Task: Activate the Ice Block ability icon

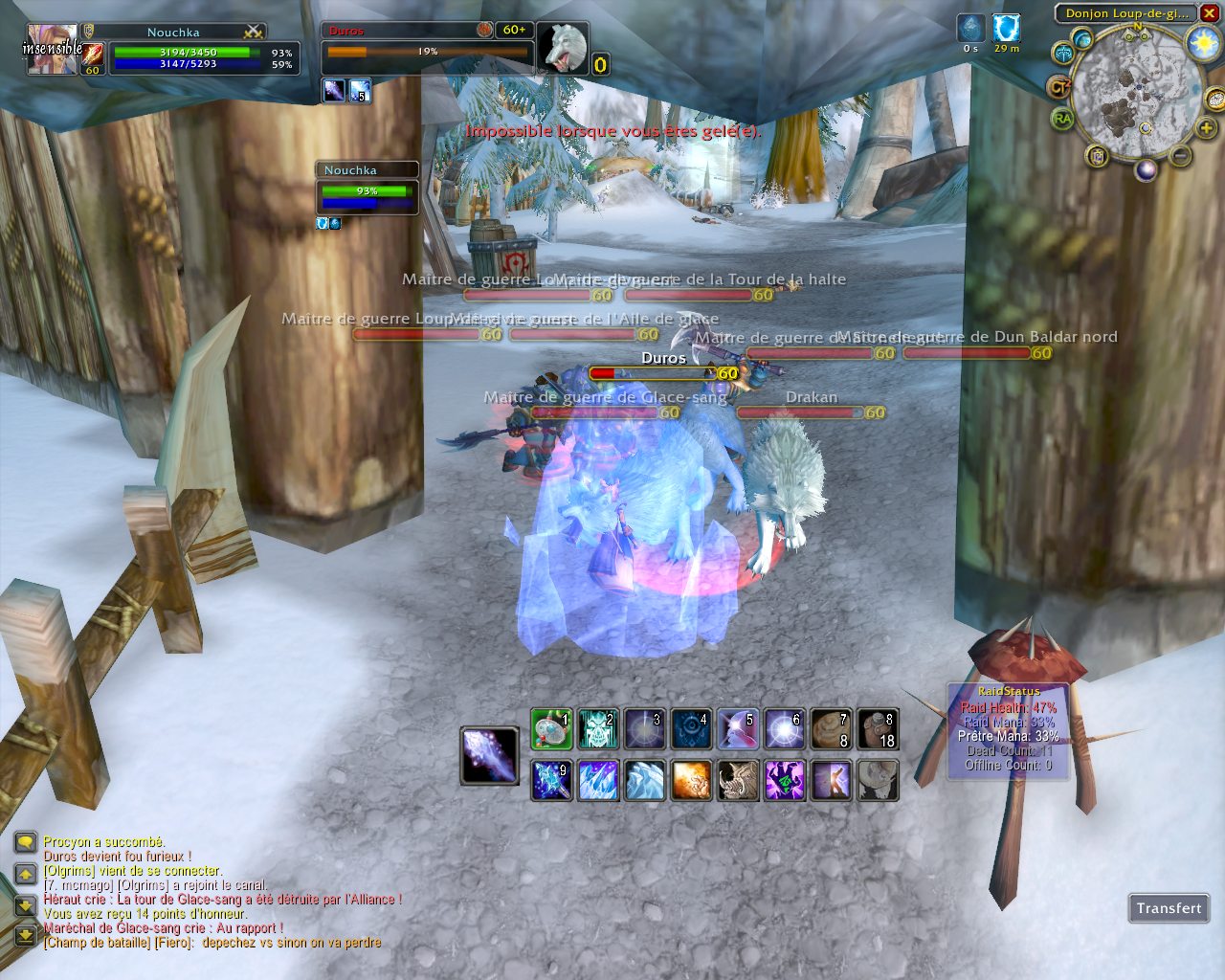Action: [x=645, y=780]
